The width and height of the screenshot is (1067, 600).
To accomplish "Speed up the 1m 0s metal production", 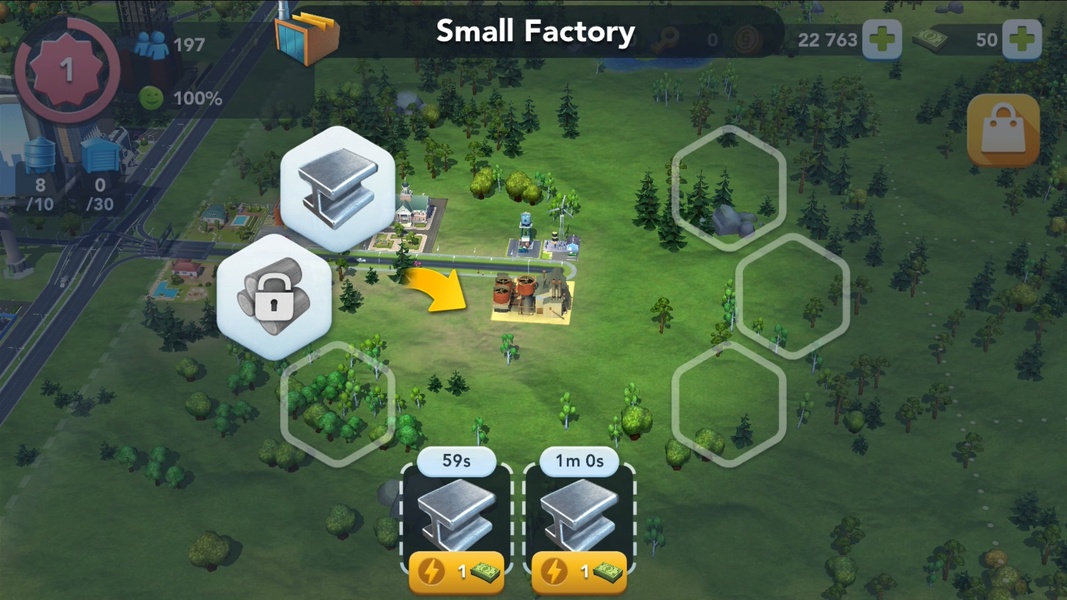I will pos(579,573).
